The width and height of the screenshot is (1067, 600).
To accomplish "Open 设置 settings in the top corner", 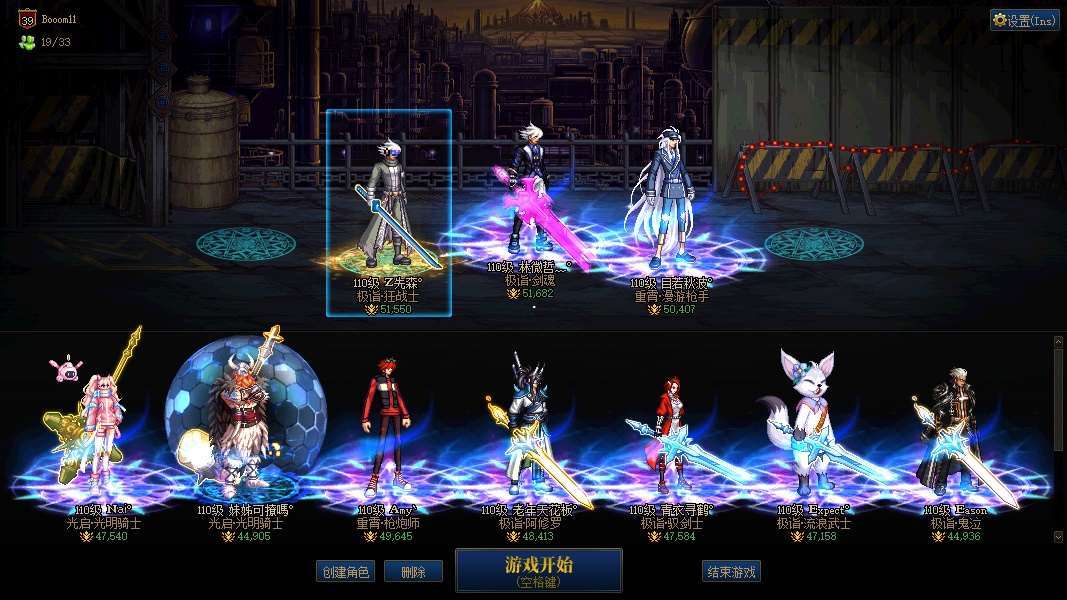I will (1024, 20).
